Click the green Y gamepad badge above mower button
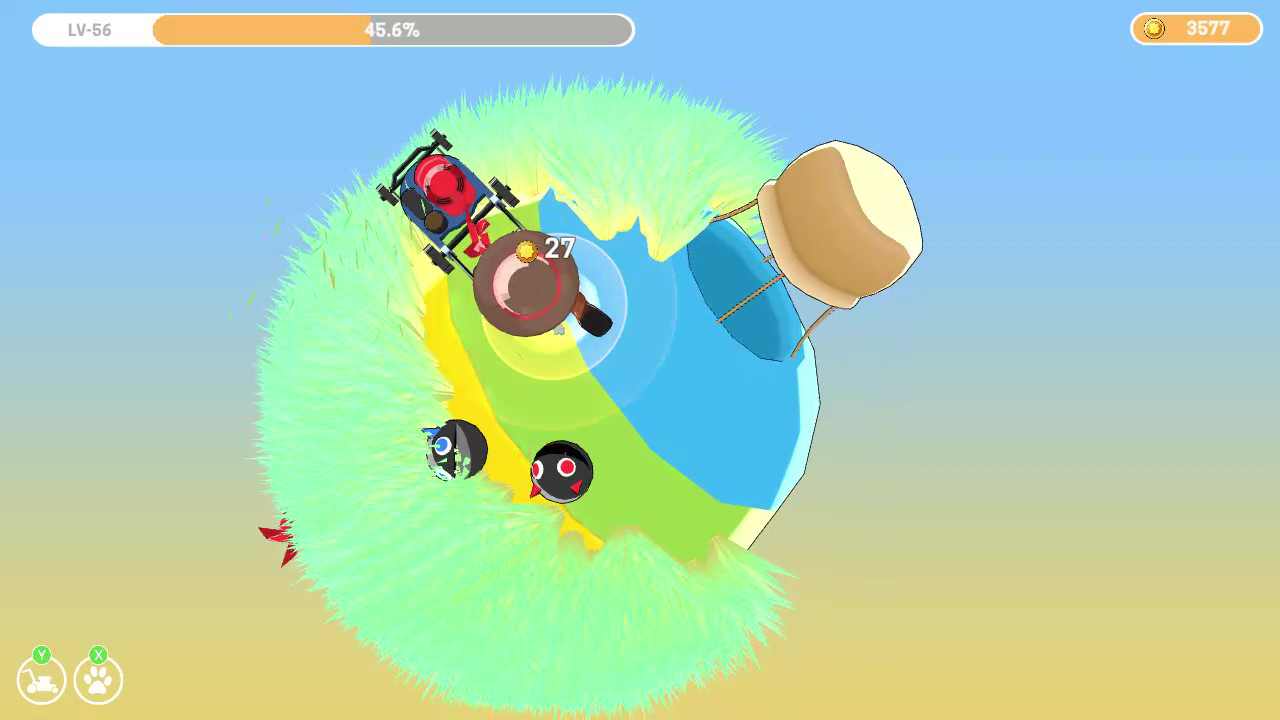 coord(42,654)
